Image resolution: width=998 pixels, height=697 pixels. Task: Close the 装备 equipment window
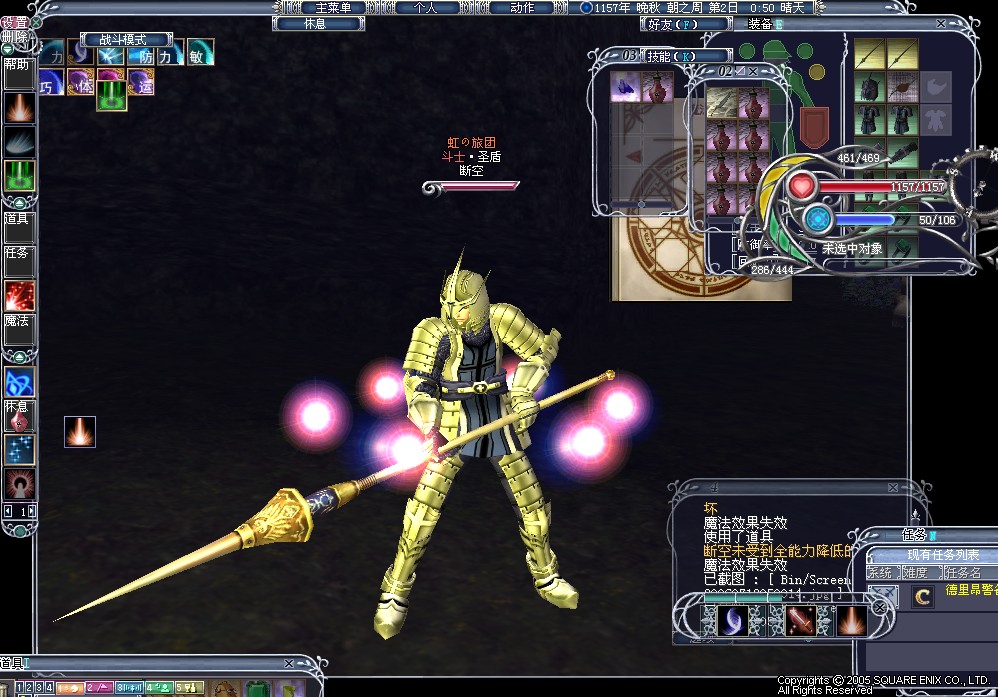point(940,23)
